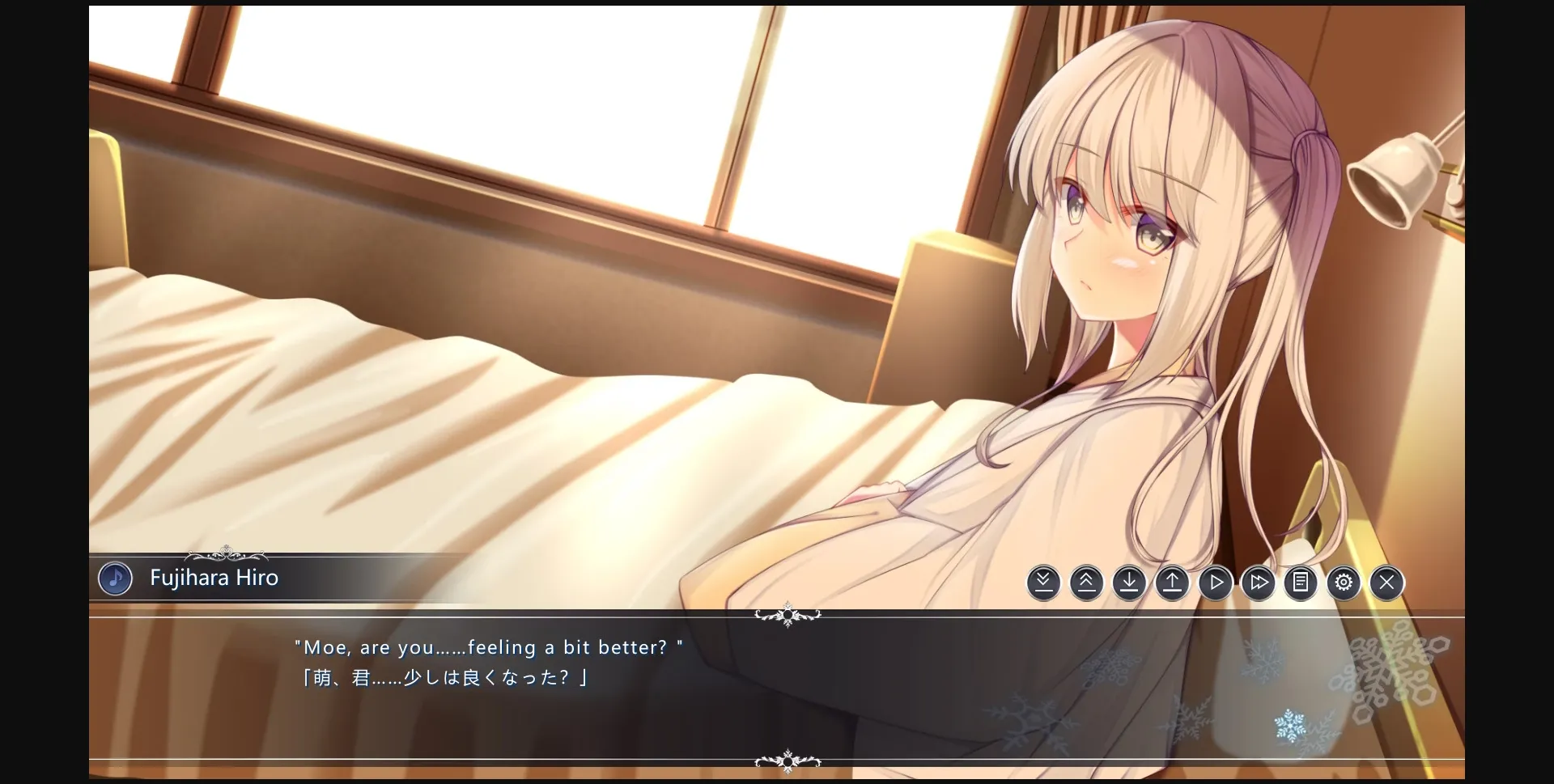Jump to newest text with the double-down icon
Viewport: 1554px width, 784px height.
click(x=1042, y=582)
